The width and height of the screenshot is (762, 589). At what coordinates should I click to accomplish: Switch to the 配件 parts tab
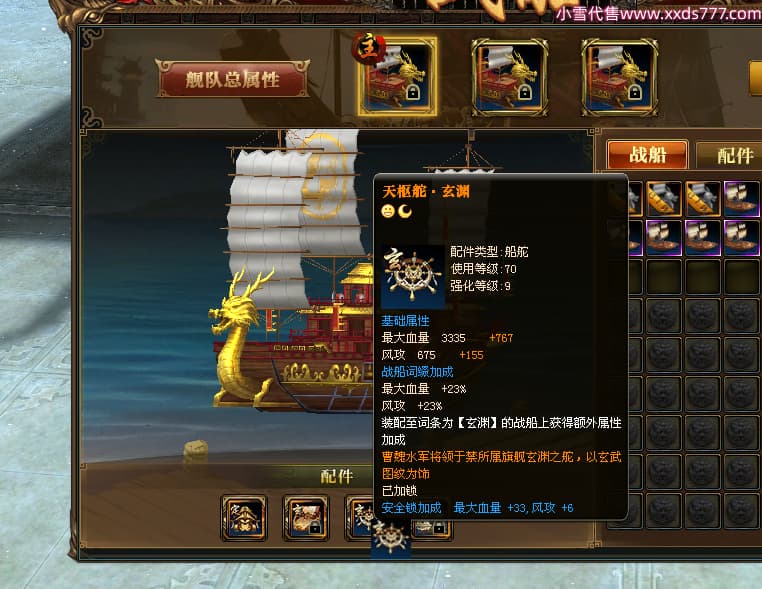[734, 155]
